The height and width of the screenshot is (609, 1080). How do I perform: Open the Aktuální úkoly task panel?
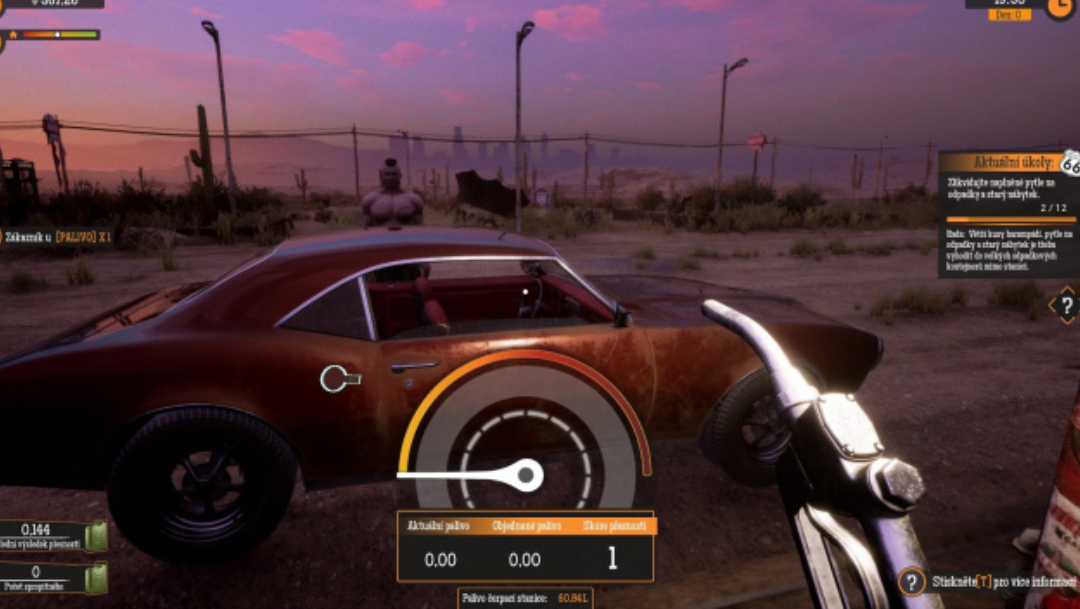click(1000, 162)
